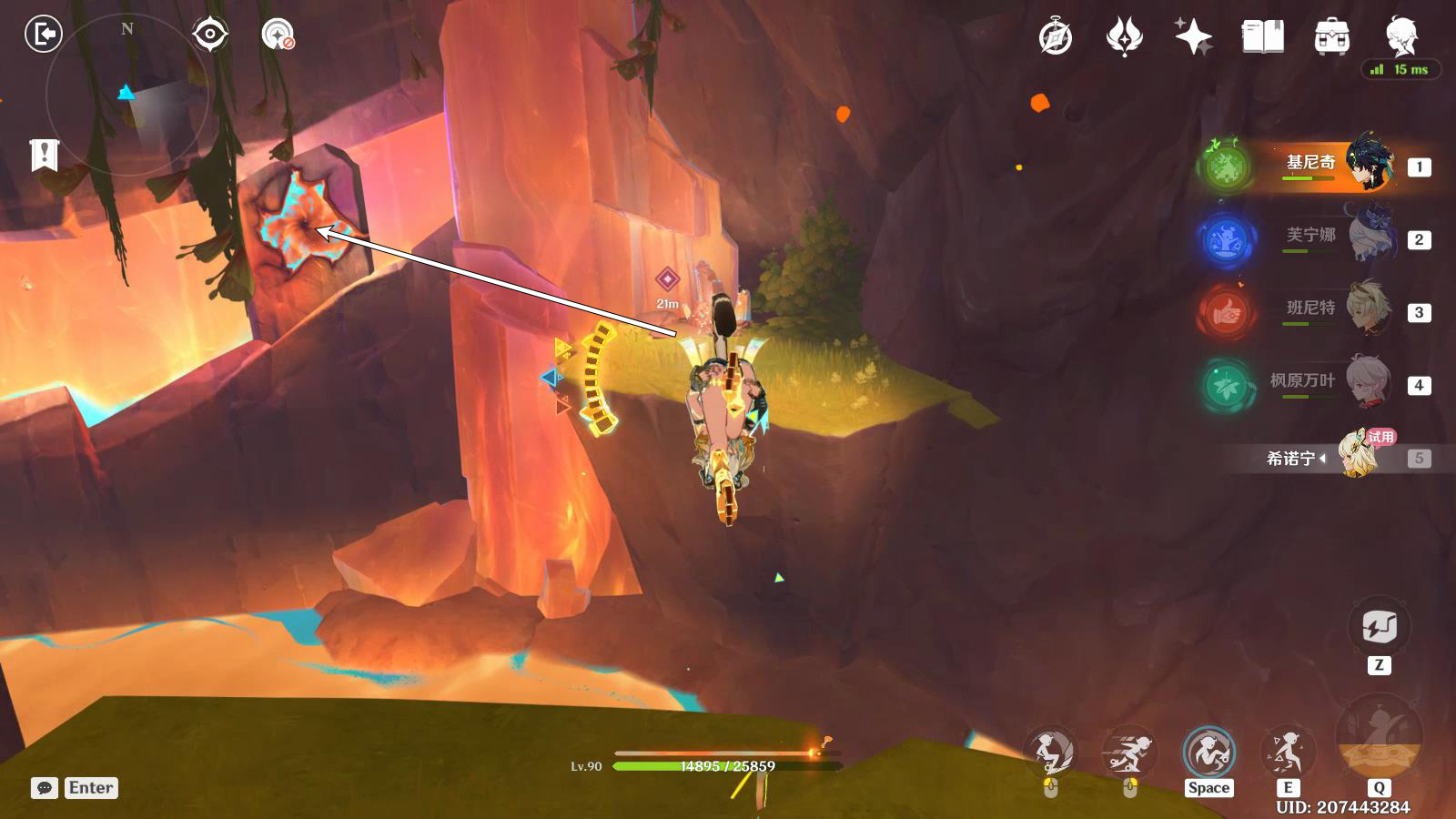Viewport: 1456px width, 819px height.
Task: Open the chat speech bubble
Action: (44, 788)
